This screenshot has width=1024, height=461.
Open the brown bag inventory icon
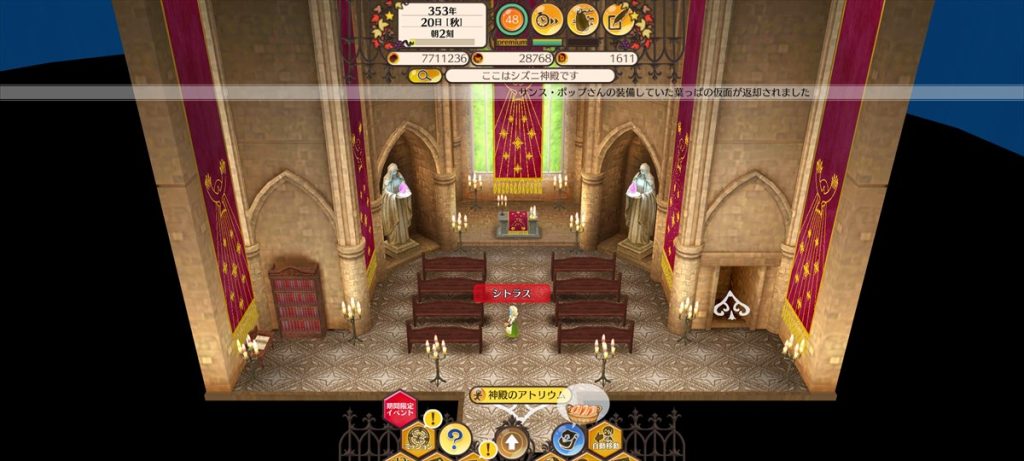click(582, 18)
